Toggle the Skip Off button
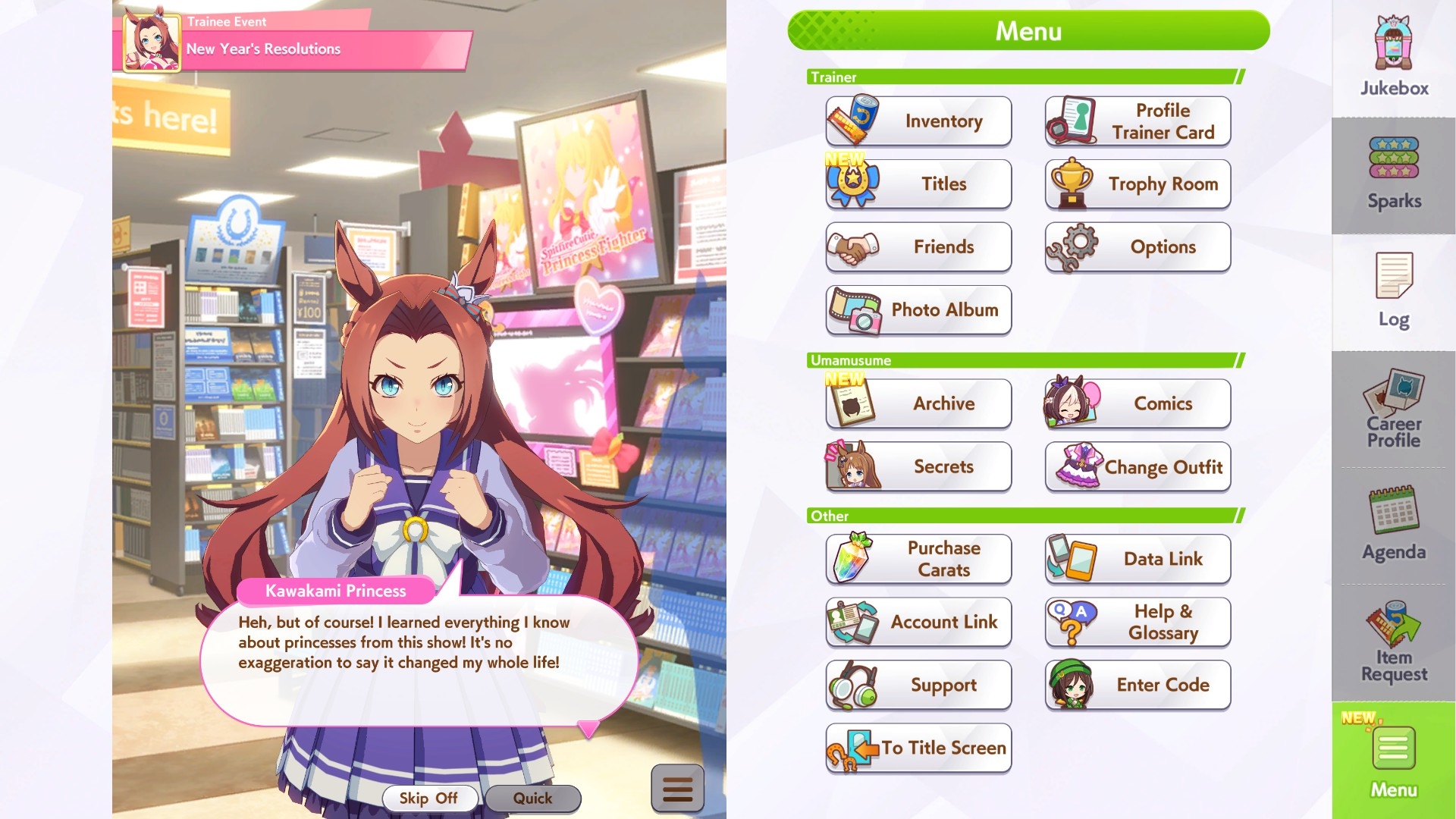This screenshot has width=1456, height=819. click(x=428, y=798)
